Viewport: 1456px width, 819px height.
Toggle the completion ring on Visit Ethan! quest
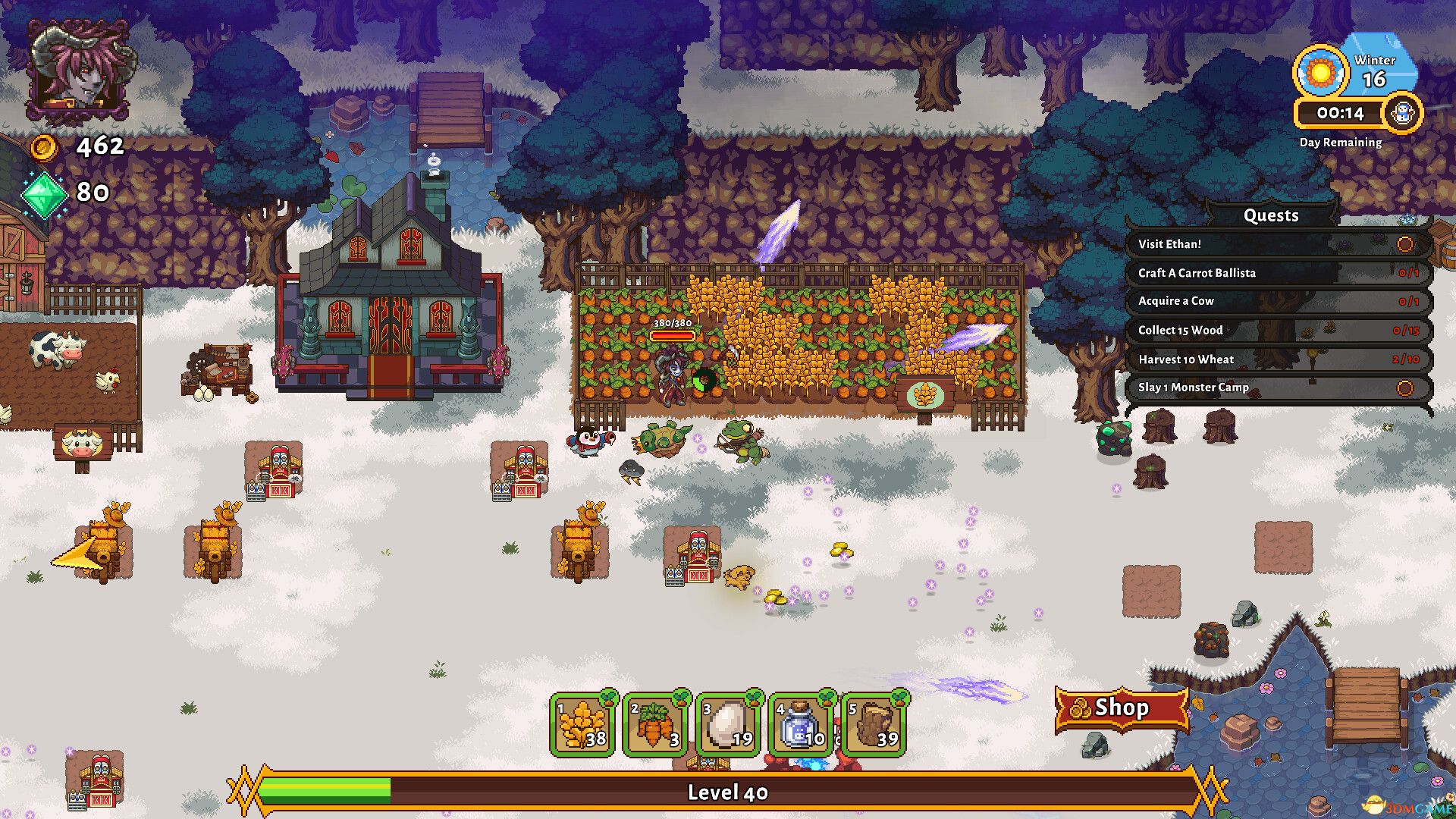1407,244
